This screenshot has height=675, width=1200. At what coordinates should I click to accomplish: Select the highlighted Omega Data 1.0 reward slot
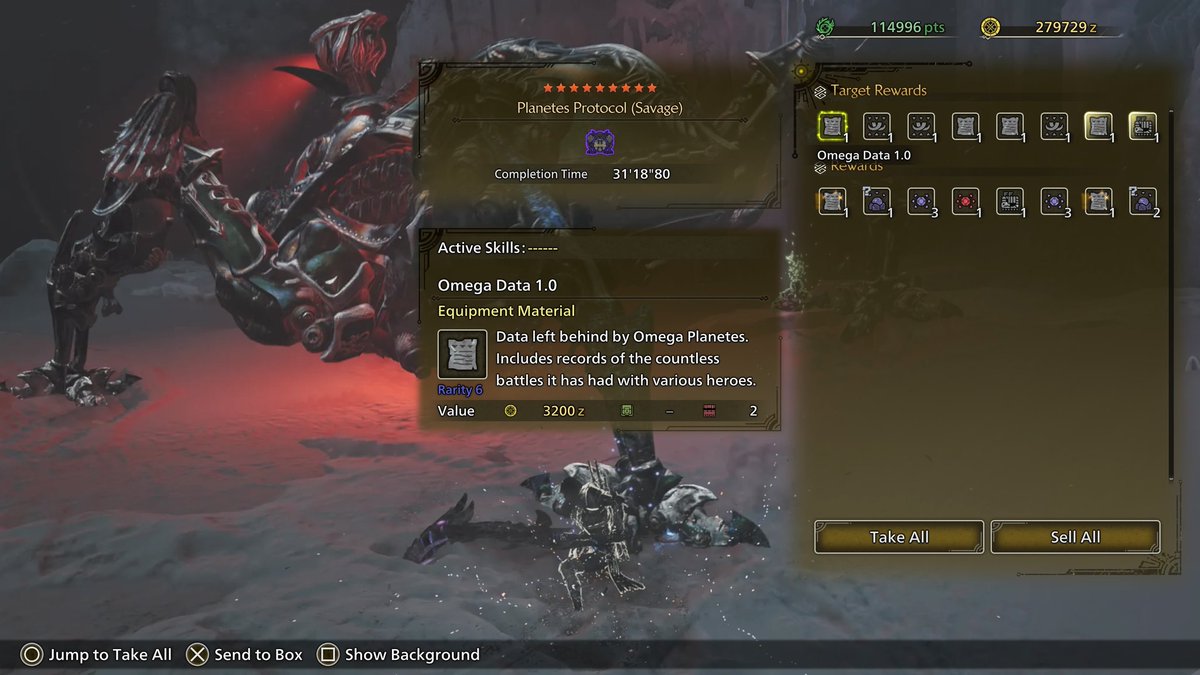(832, 126)
